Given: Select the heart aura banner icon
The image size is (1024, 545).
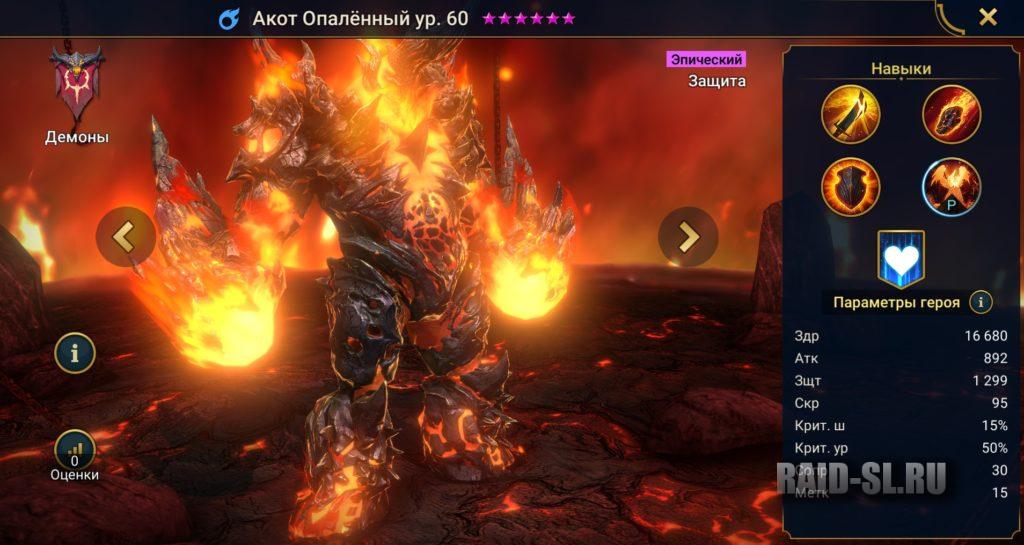Looking at the screenshot, I should coord(901,260).
